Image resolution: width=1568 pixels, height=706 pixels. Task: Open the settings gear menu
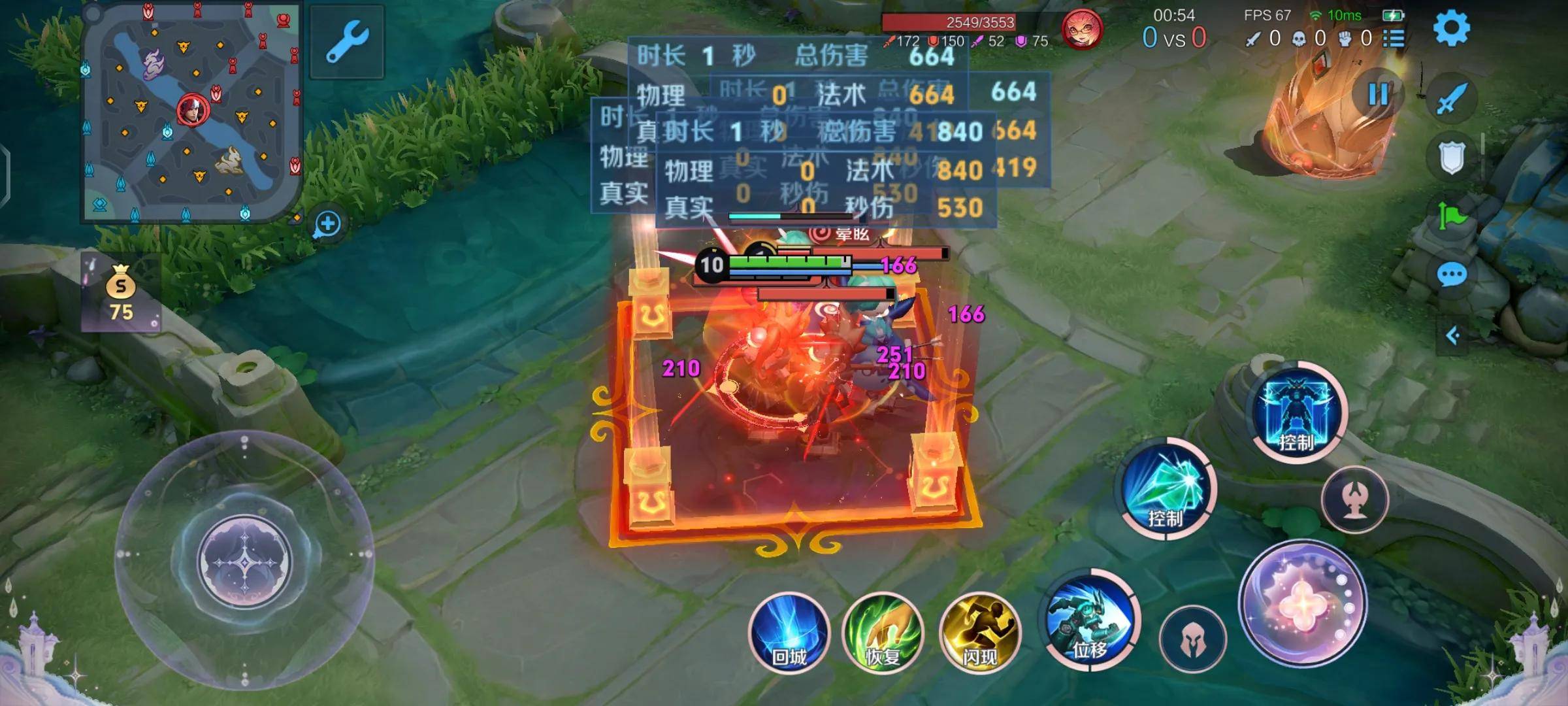click(x=1451, y=28)
